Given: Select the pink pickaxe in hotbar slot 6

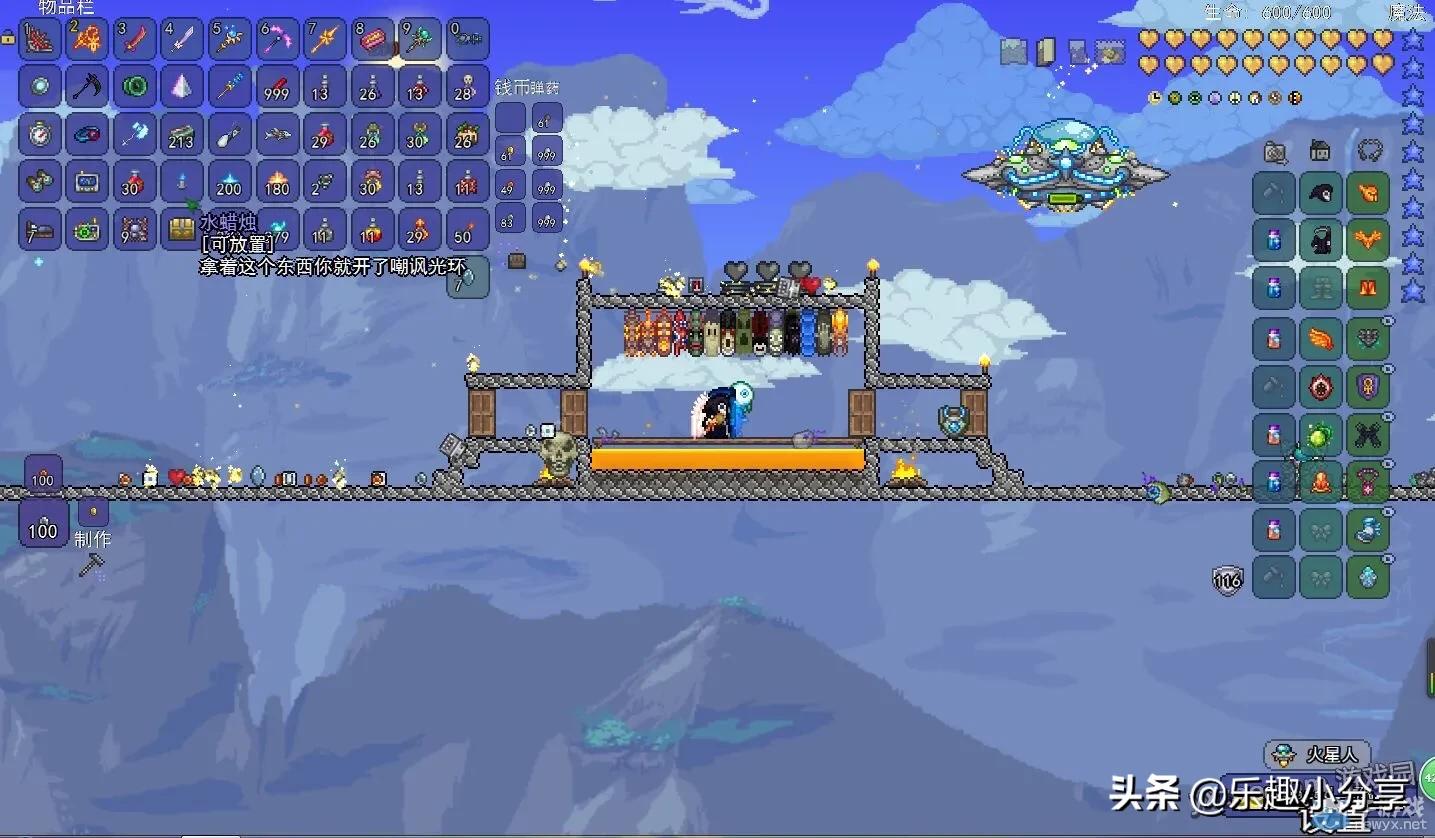Looking at the screenshot, I should click(277, 39).
